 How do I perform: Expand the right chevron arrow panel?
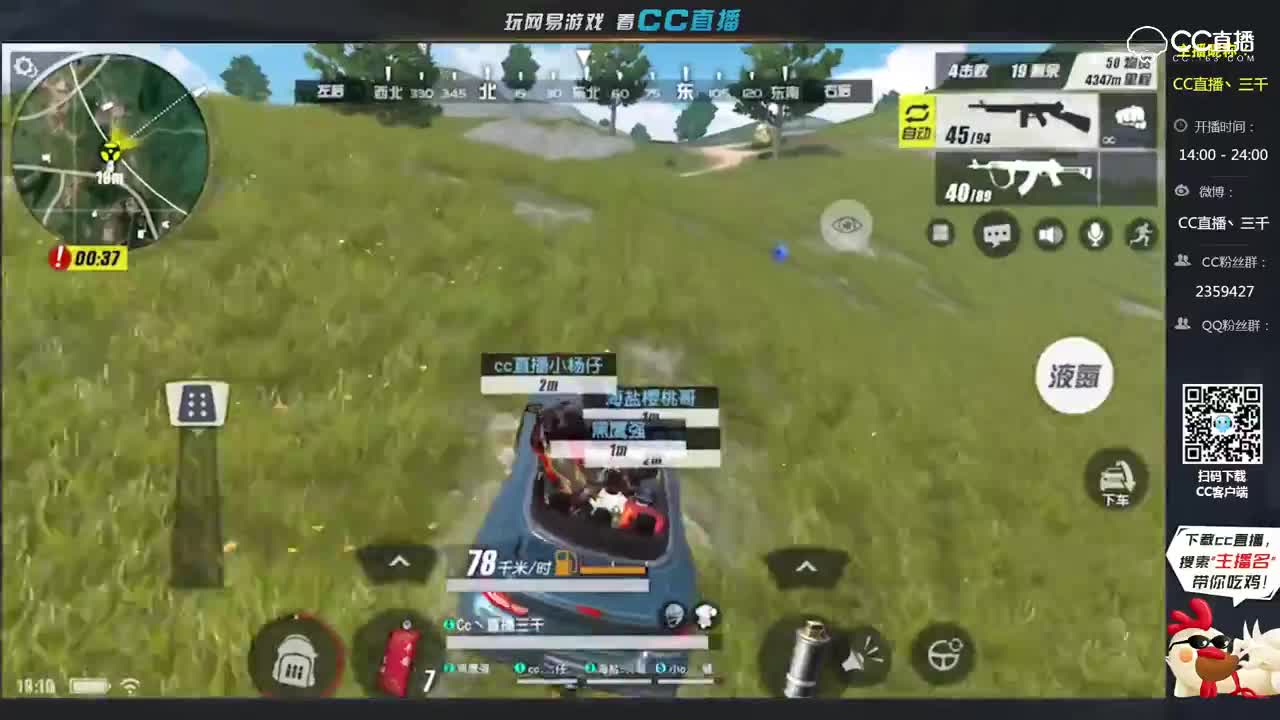806,567
